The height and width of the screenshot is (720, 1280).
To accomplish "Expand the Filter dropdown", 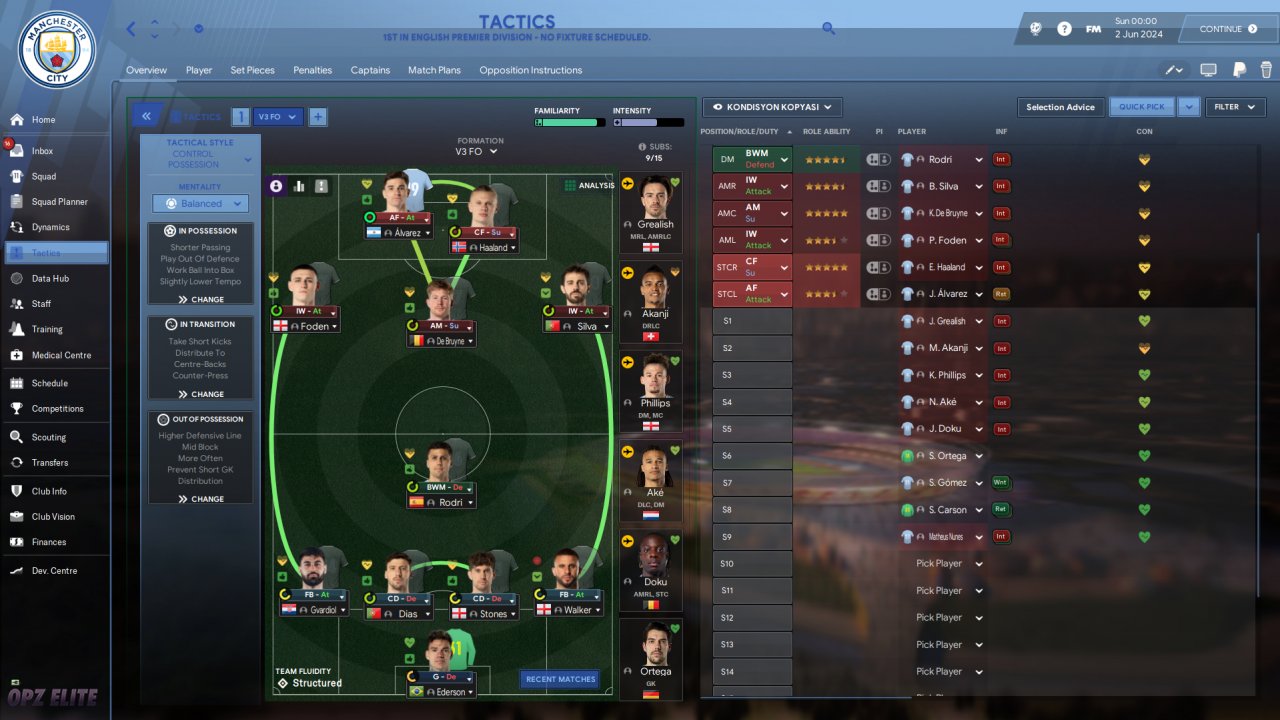I will click(x=1235, y=107).
